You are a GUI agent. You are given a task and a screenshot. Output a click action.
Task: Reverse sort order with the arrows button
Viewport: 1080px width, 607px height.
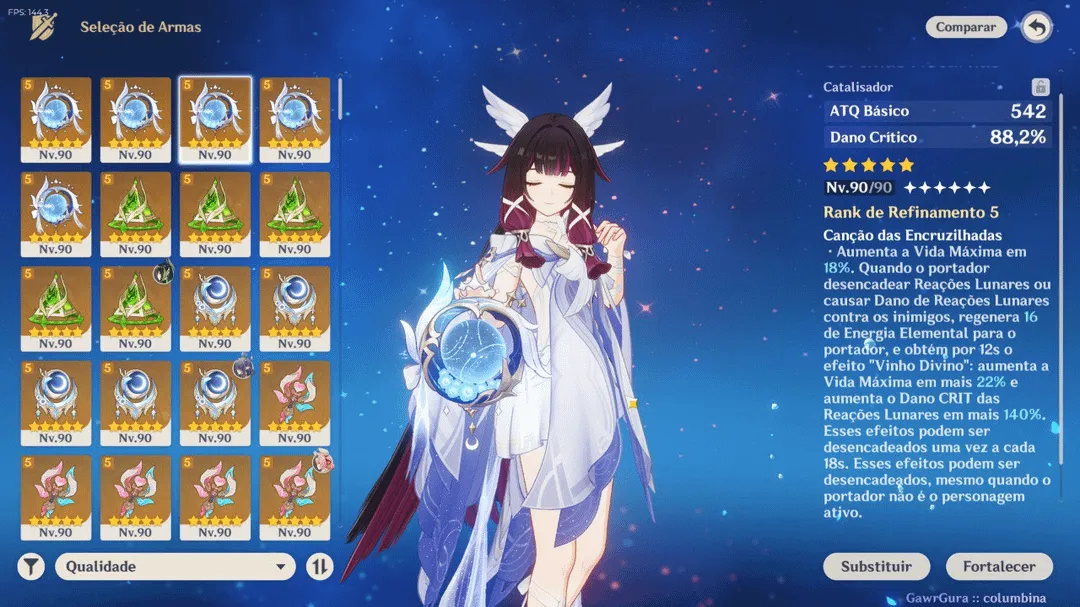pyautogui.click(x=319, y=566)
